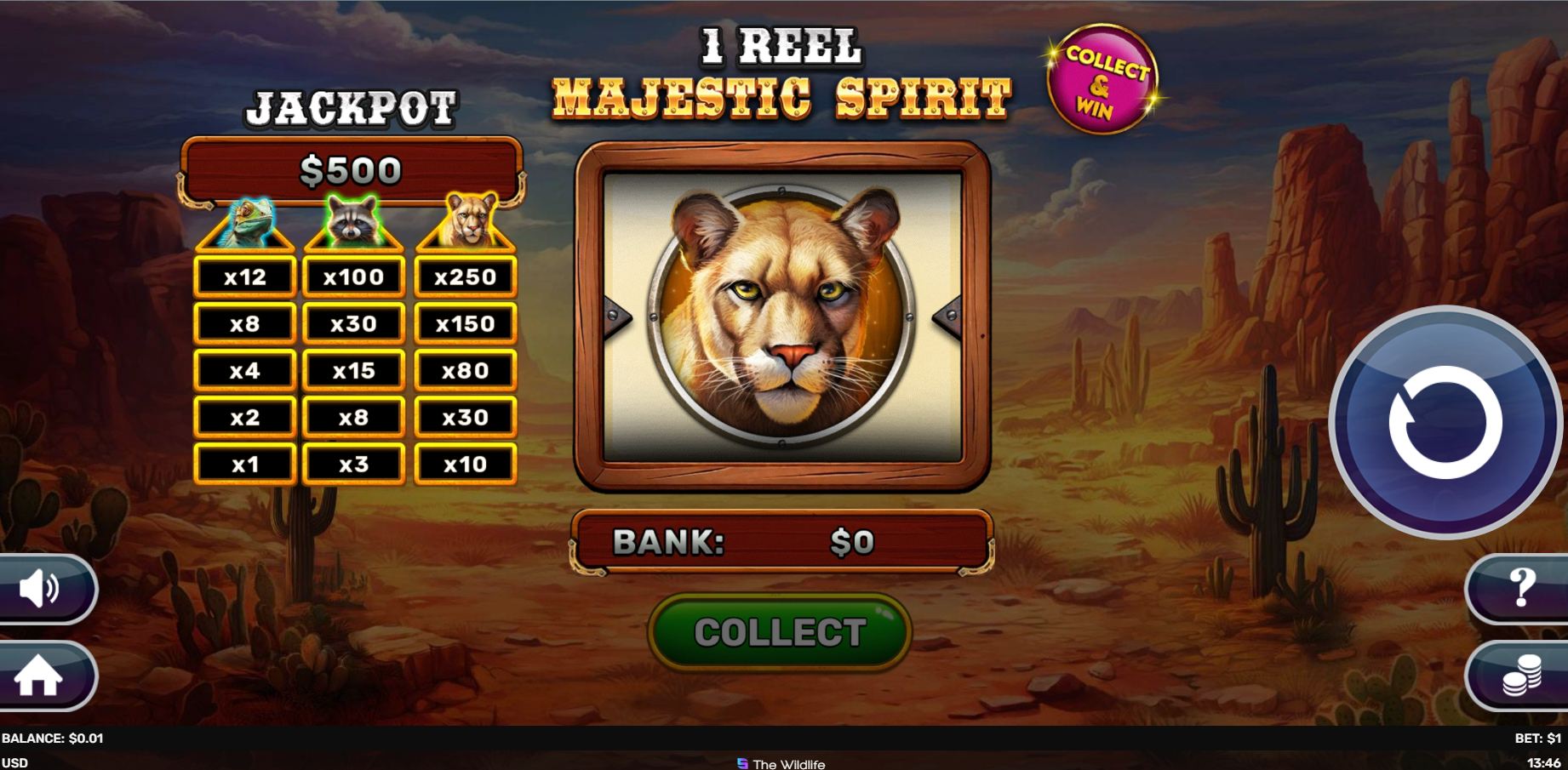Toggle the x250 cougar multiplier cell

pos(464,276)
